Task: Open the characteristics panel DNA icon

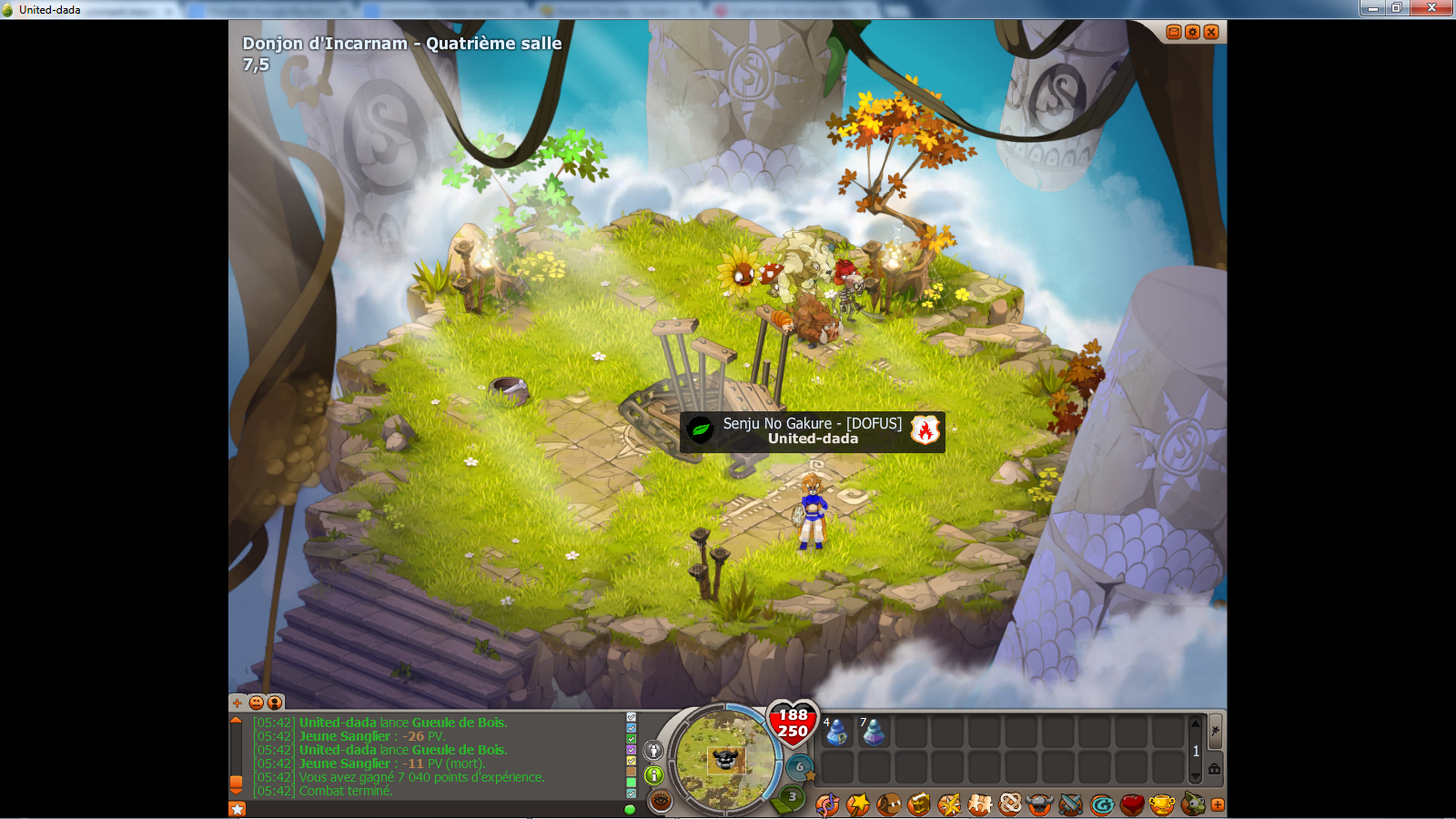Action: coord(826,804)
